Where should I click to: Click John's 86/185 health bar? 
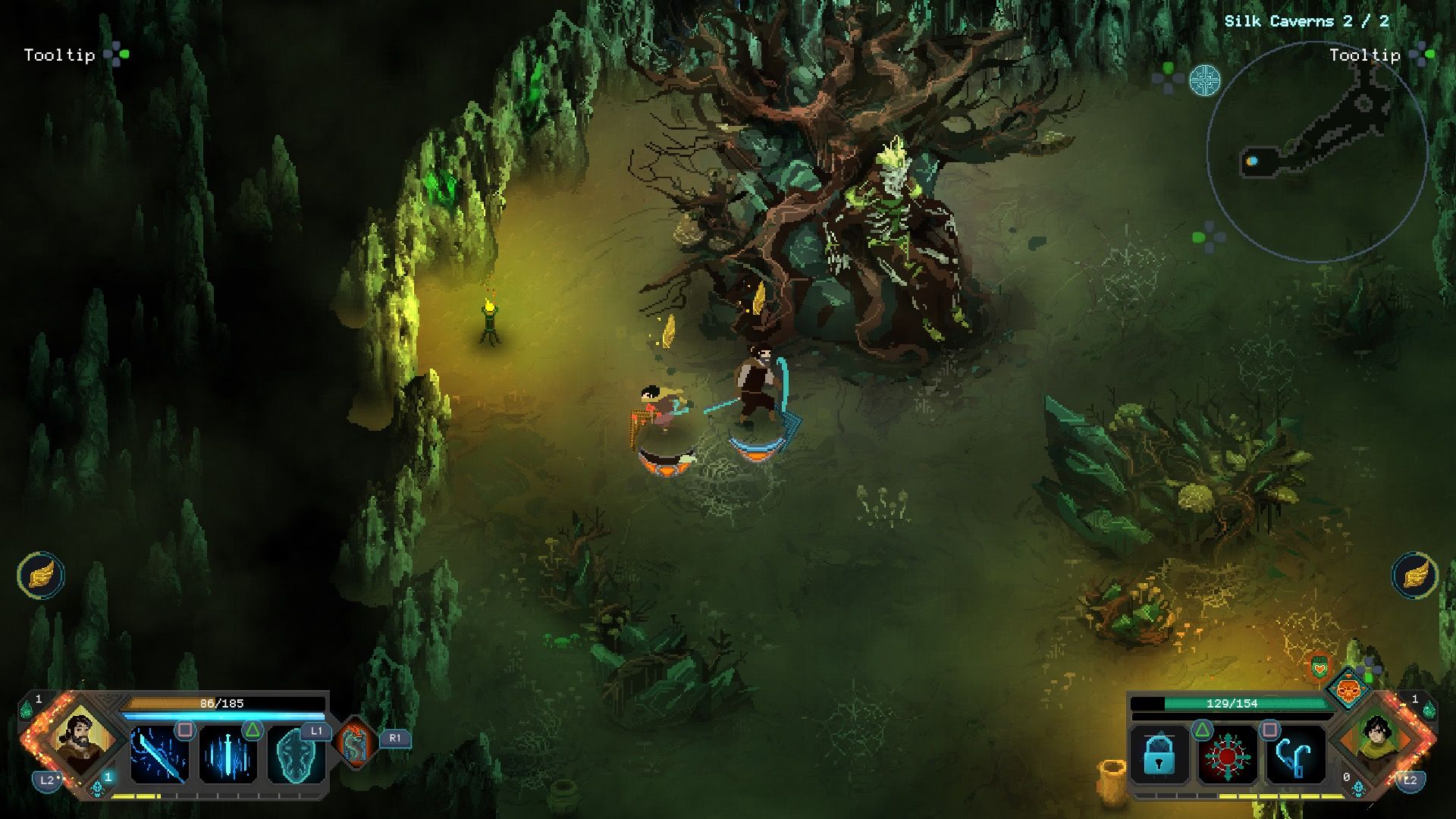pyautogui.click(x=222, y=703)
